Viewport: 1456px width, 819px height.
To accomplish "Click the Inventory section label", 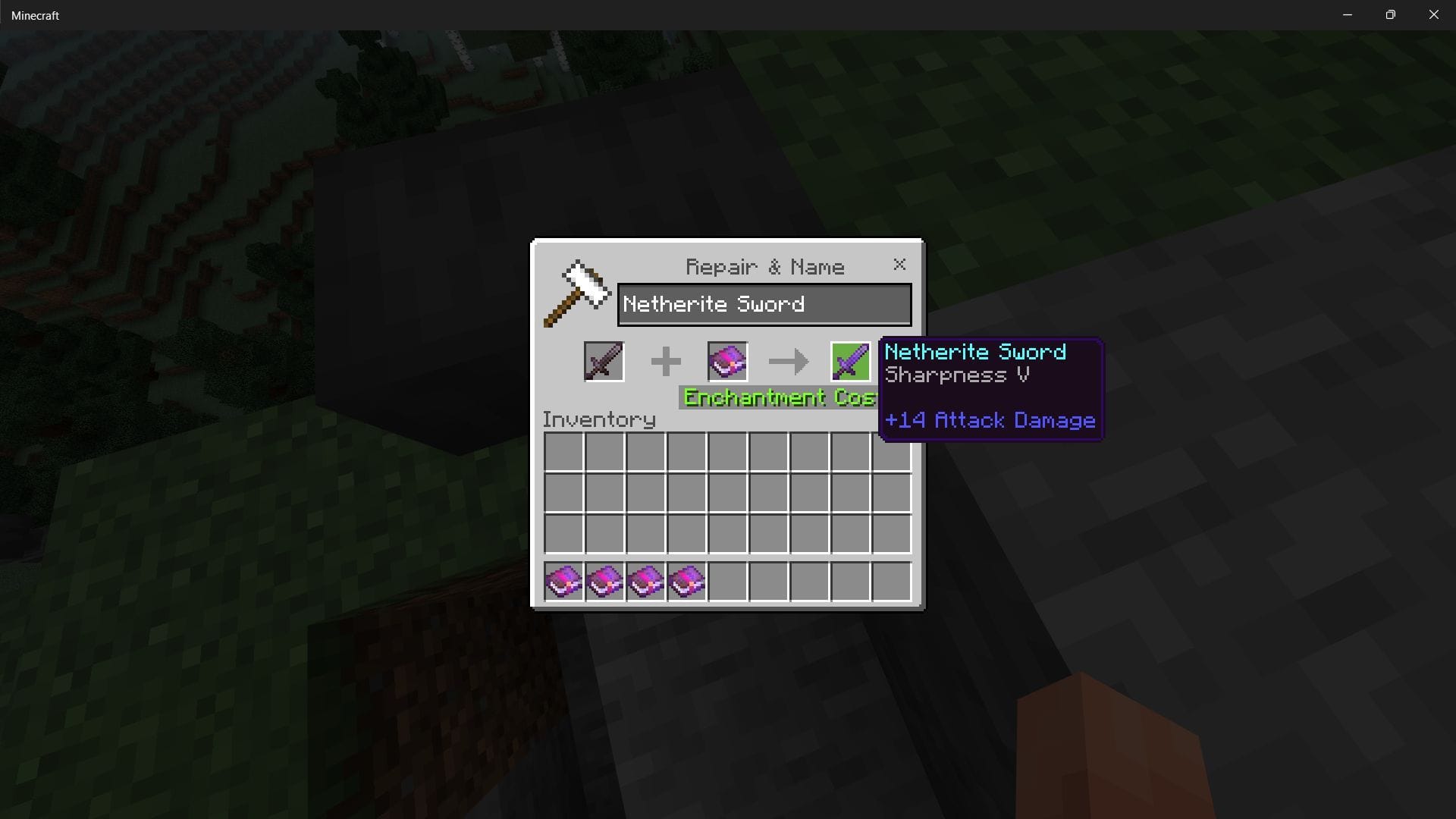I will pyautogui.click(x=598, y=419).
